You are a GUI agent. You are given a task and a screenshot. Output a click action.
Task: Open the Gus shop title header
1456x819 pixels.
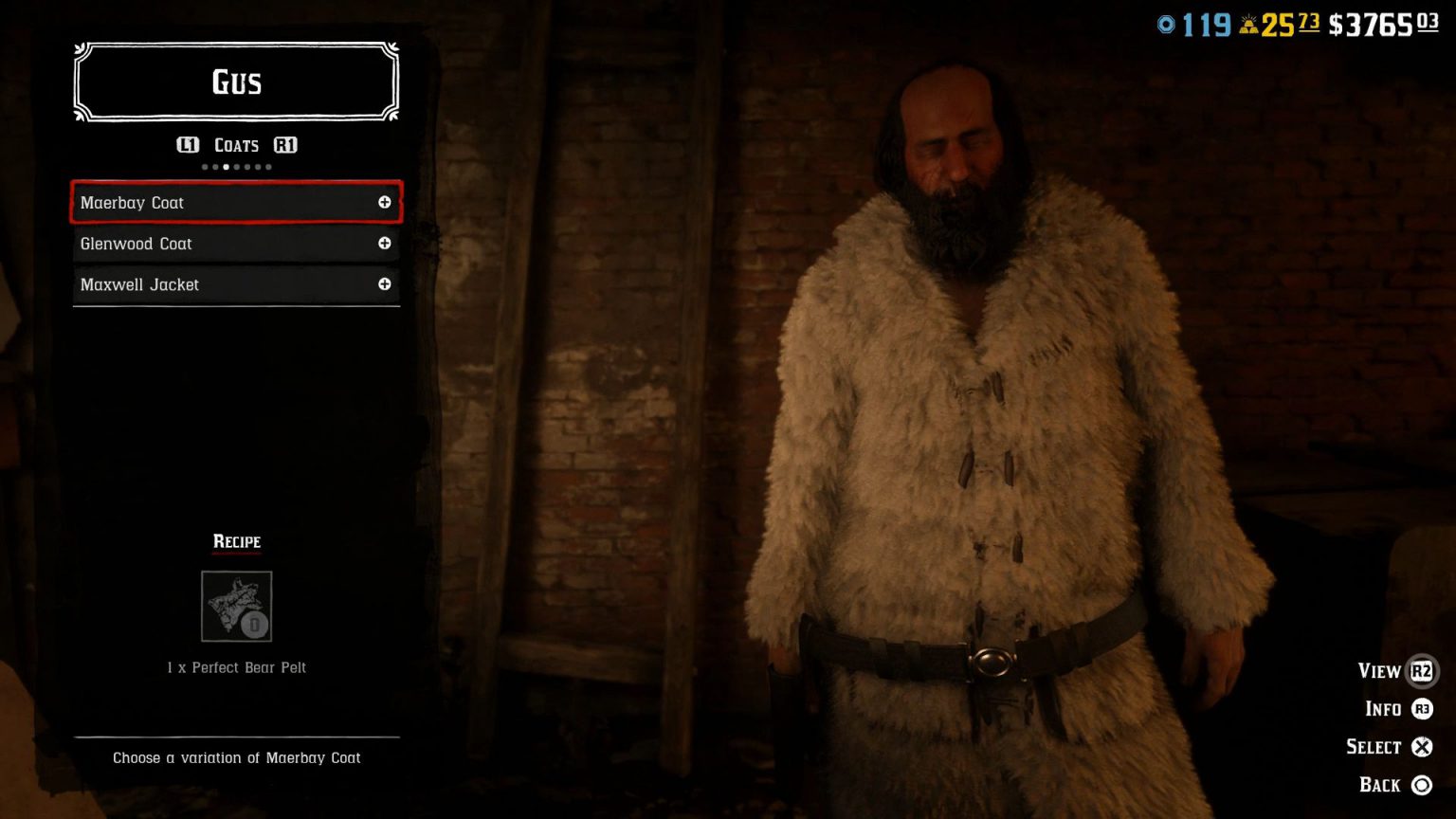pos(236,82)
